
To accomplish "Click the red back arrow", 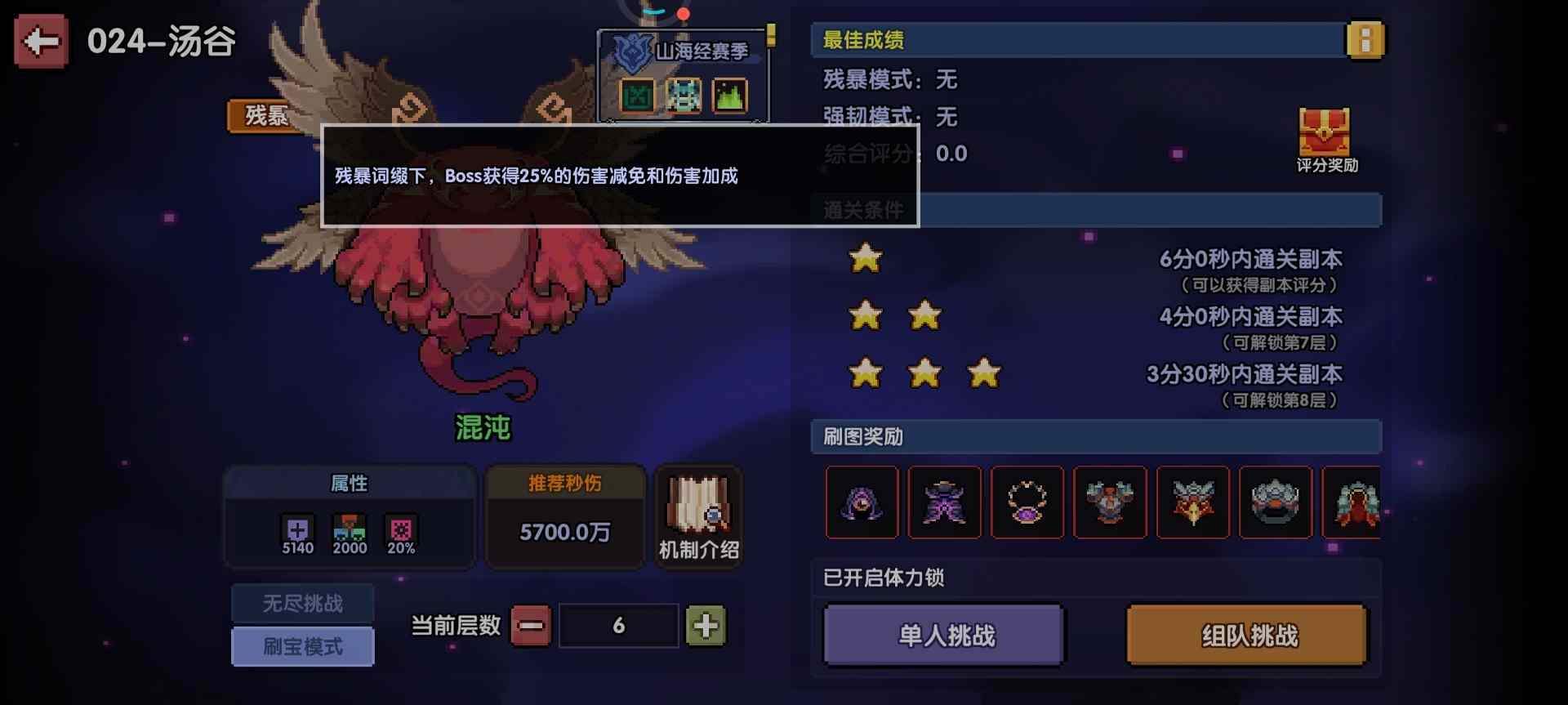I will click(39, 38).
